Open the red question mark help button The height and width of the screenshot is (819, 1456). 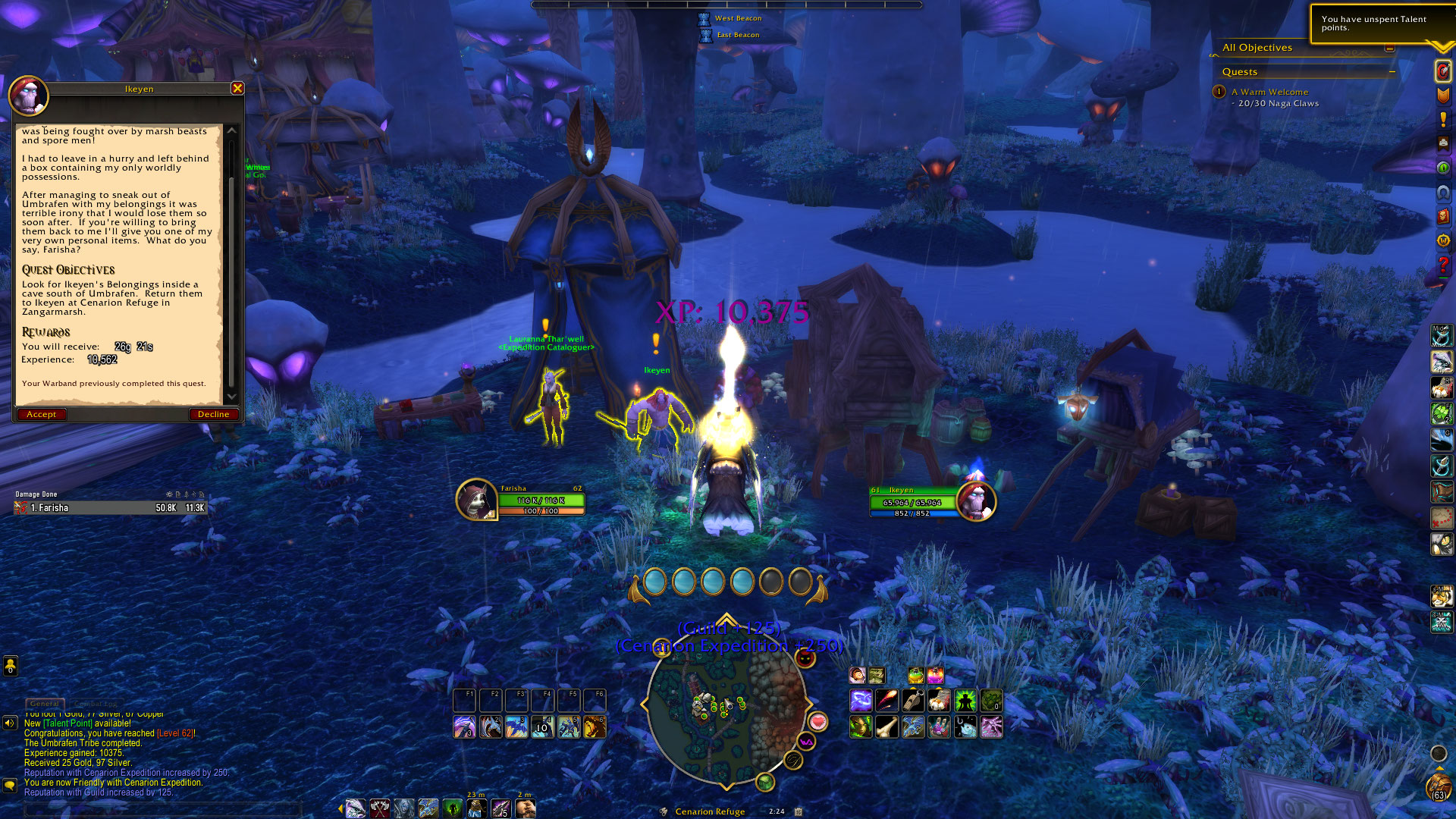coord(1442,265)
